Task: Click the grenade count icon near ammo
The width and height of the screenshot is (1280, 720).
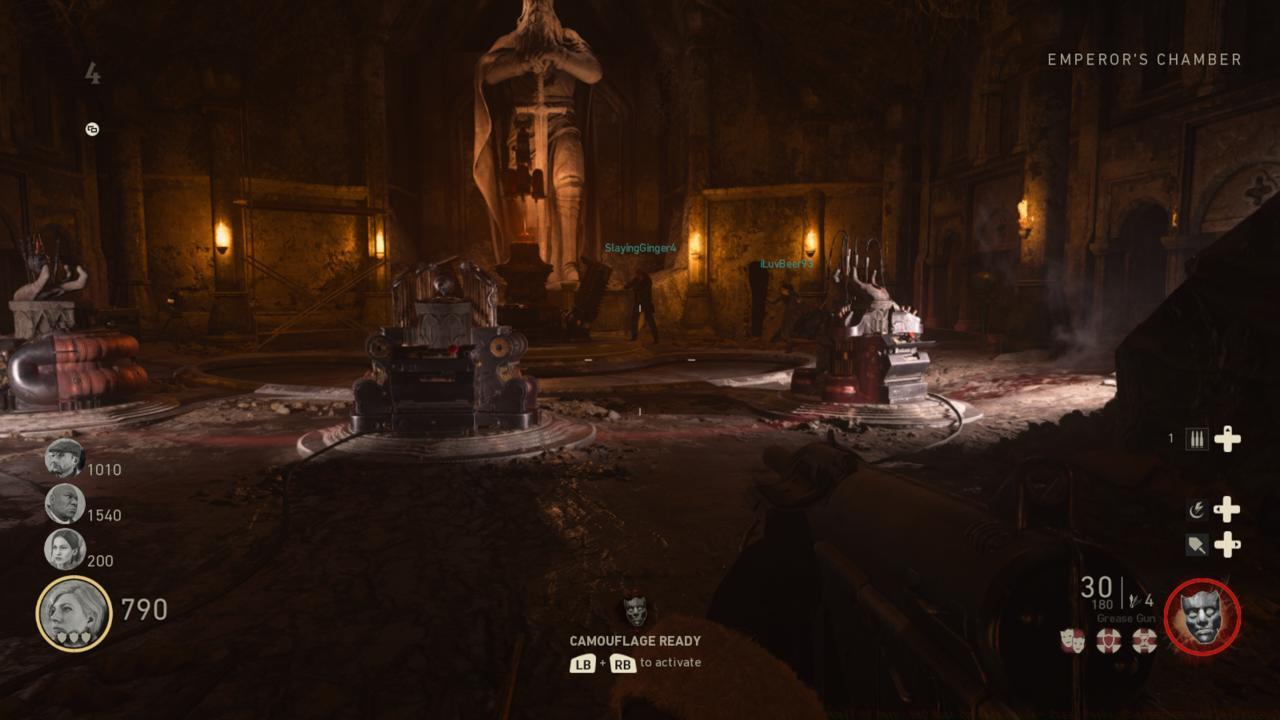Action: click(x=1136, y=598)
